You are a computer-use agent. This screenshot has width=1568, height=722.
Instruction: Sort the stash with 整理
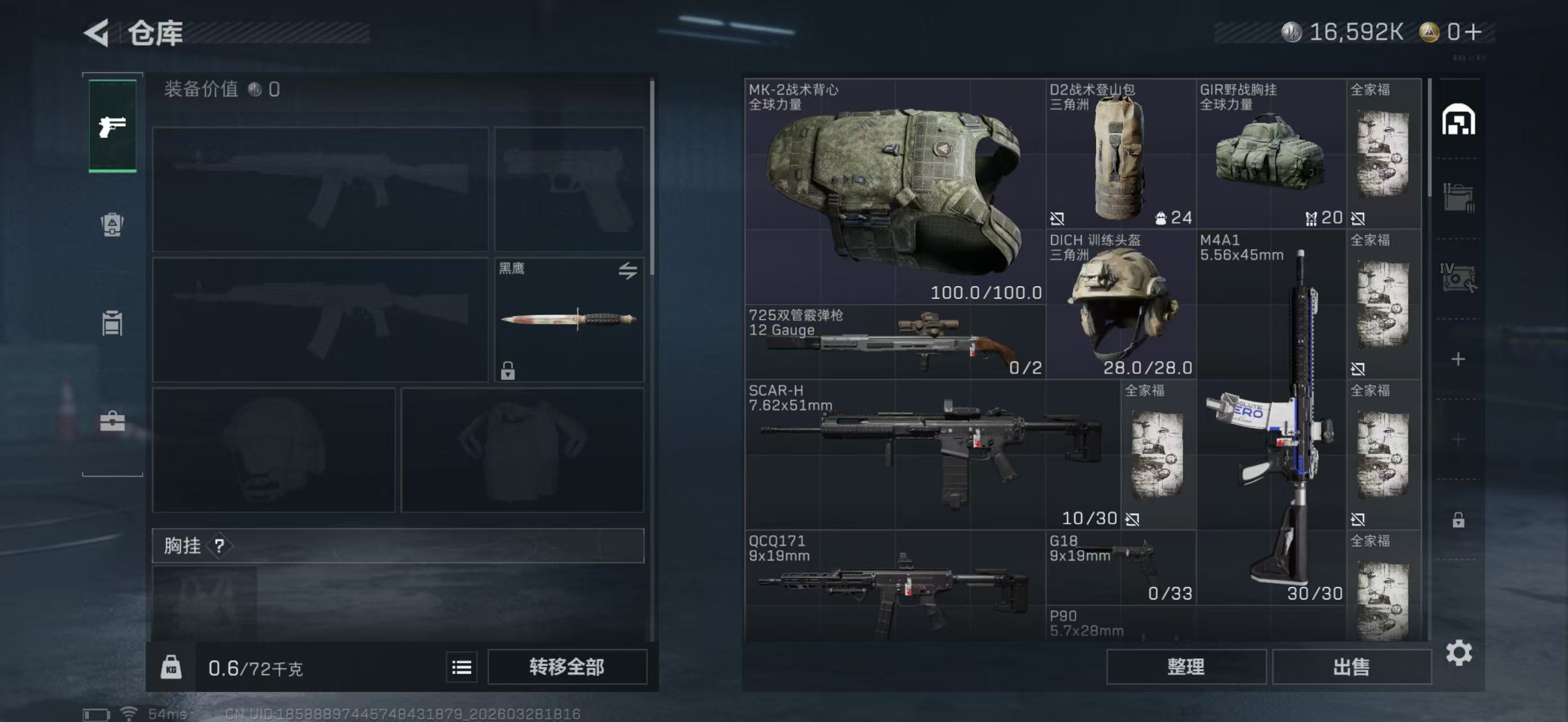[1186, 667]
